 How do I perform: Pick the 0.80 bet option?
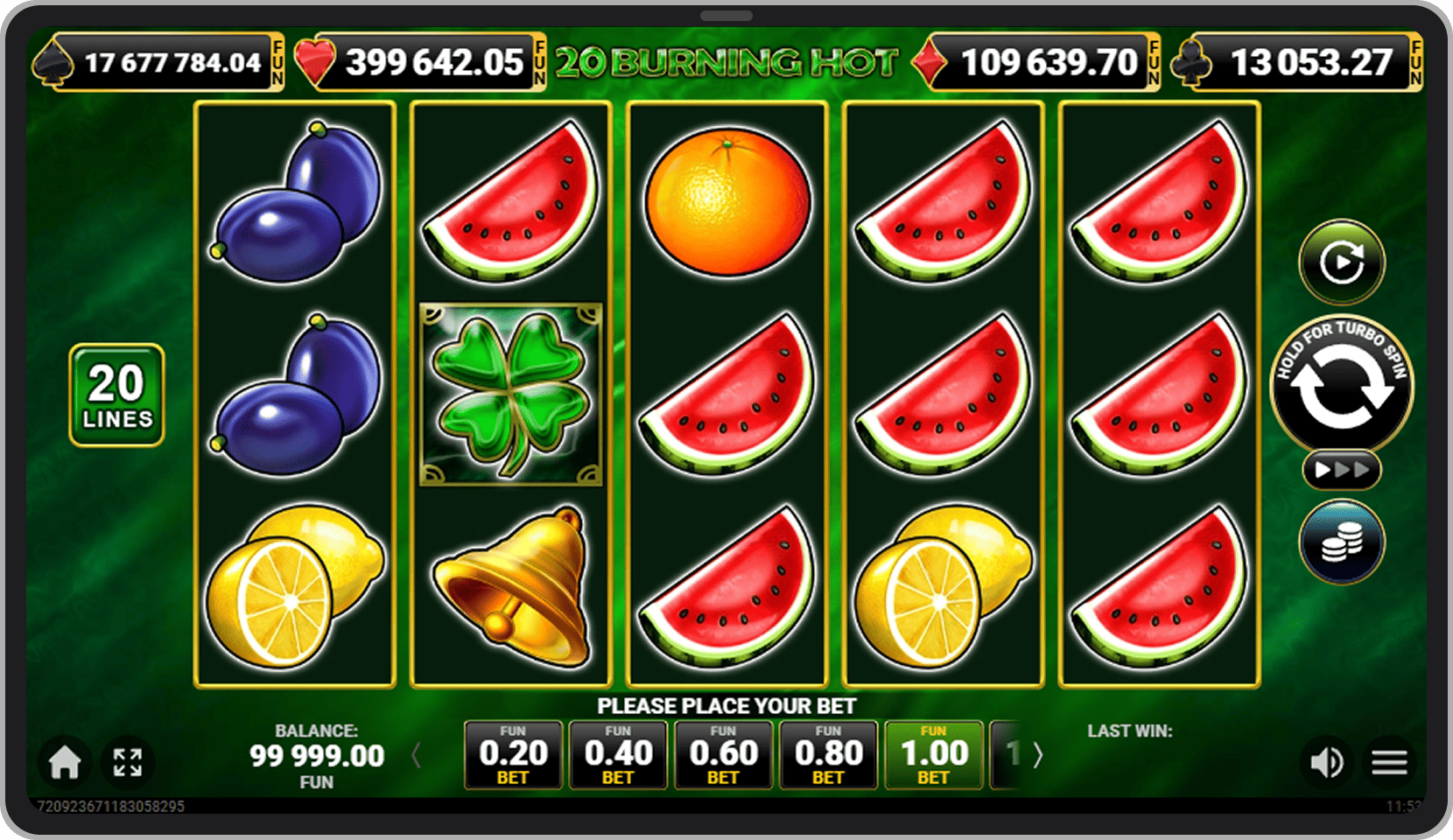click(828, 754)
